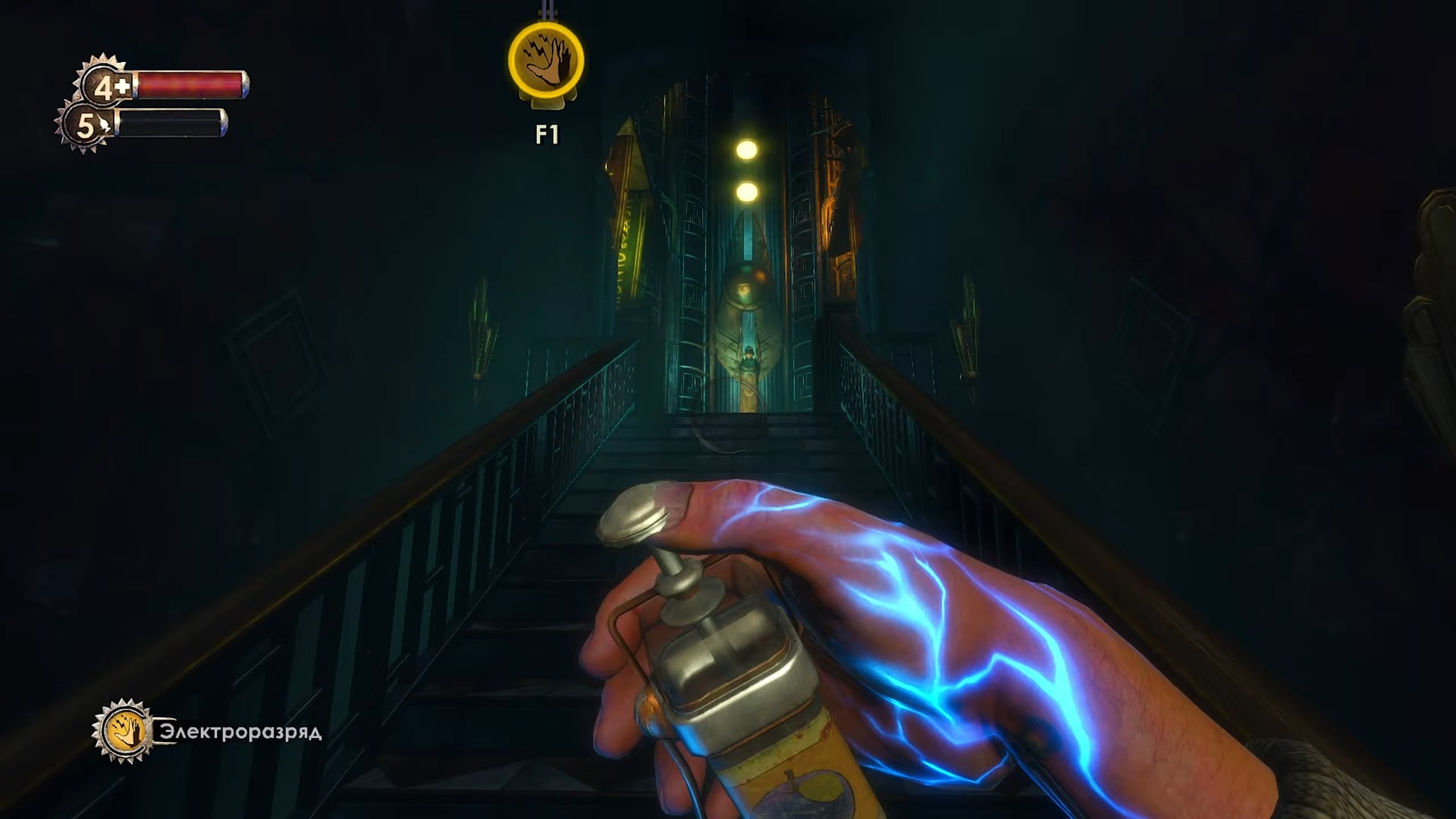
Task: Click the red health bar
Action: click(x=193, y=84)
